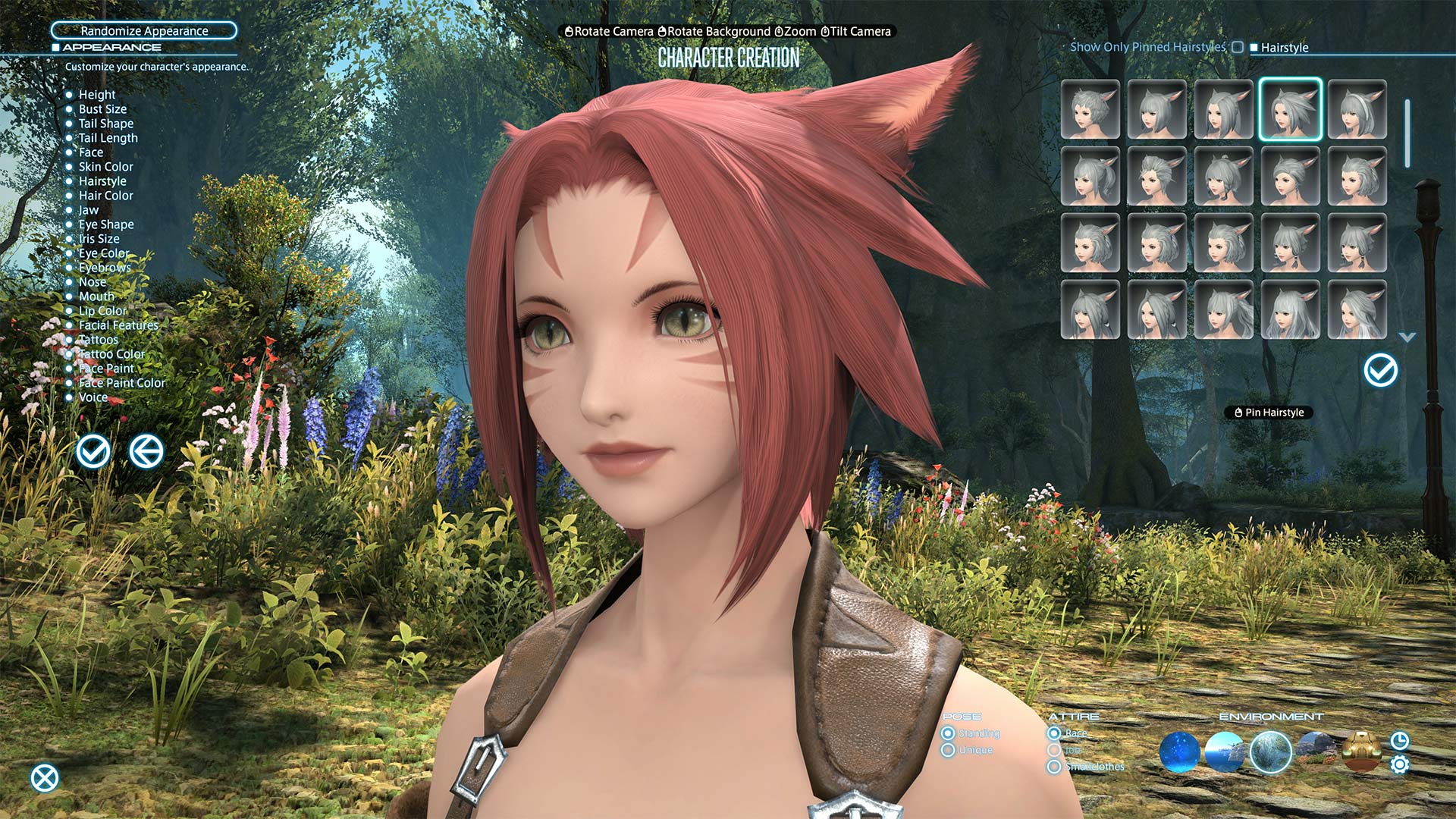
Task: Switch to the starry blue environment
Action: 1179,752
